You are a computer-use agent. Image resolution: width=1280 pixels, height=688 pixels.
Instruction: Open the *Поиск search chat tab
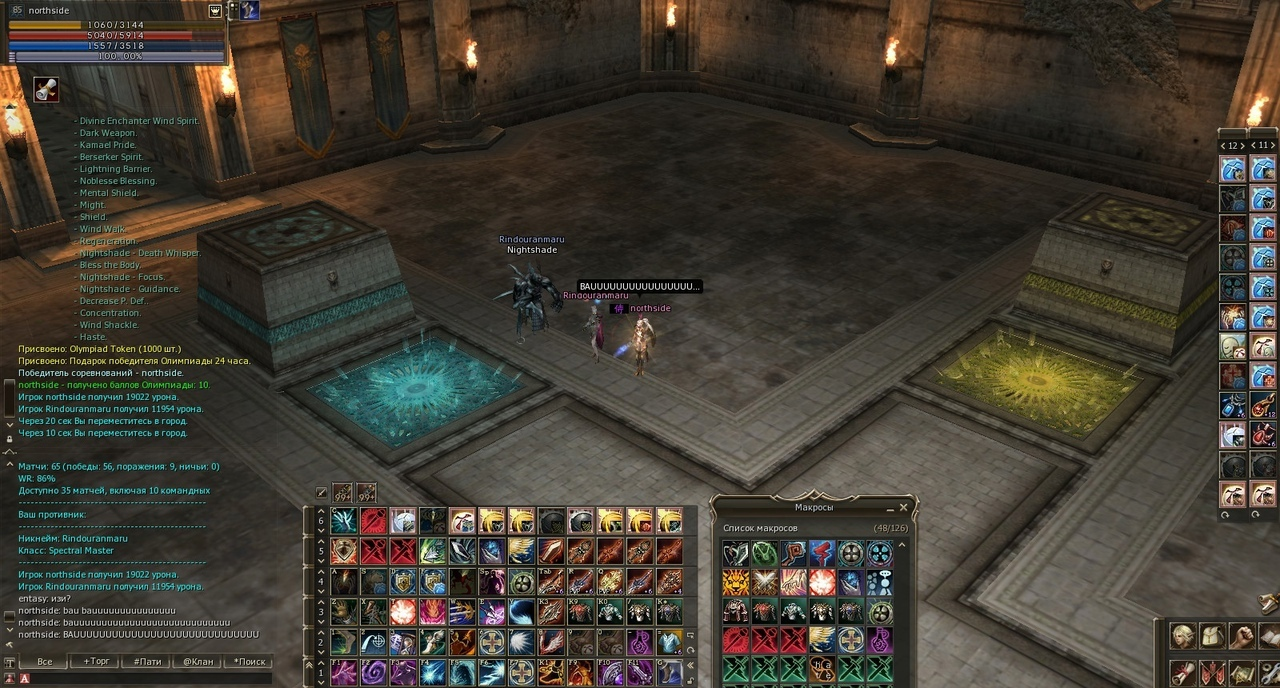(250, 662)
